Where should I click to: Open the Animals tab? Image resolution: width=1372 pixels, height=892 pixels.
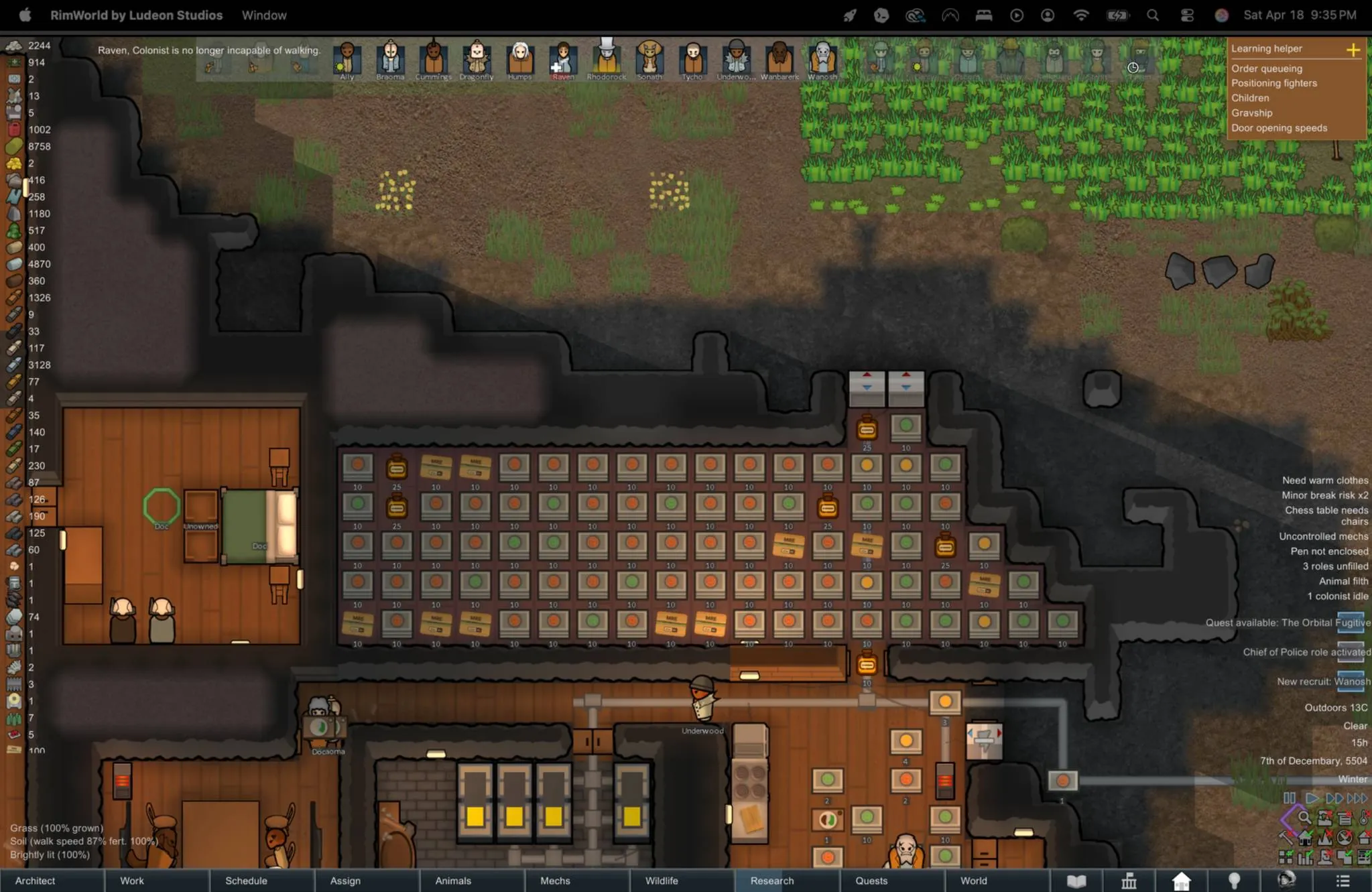pos(453,881)
